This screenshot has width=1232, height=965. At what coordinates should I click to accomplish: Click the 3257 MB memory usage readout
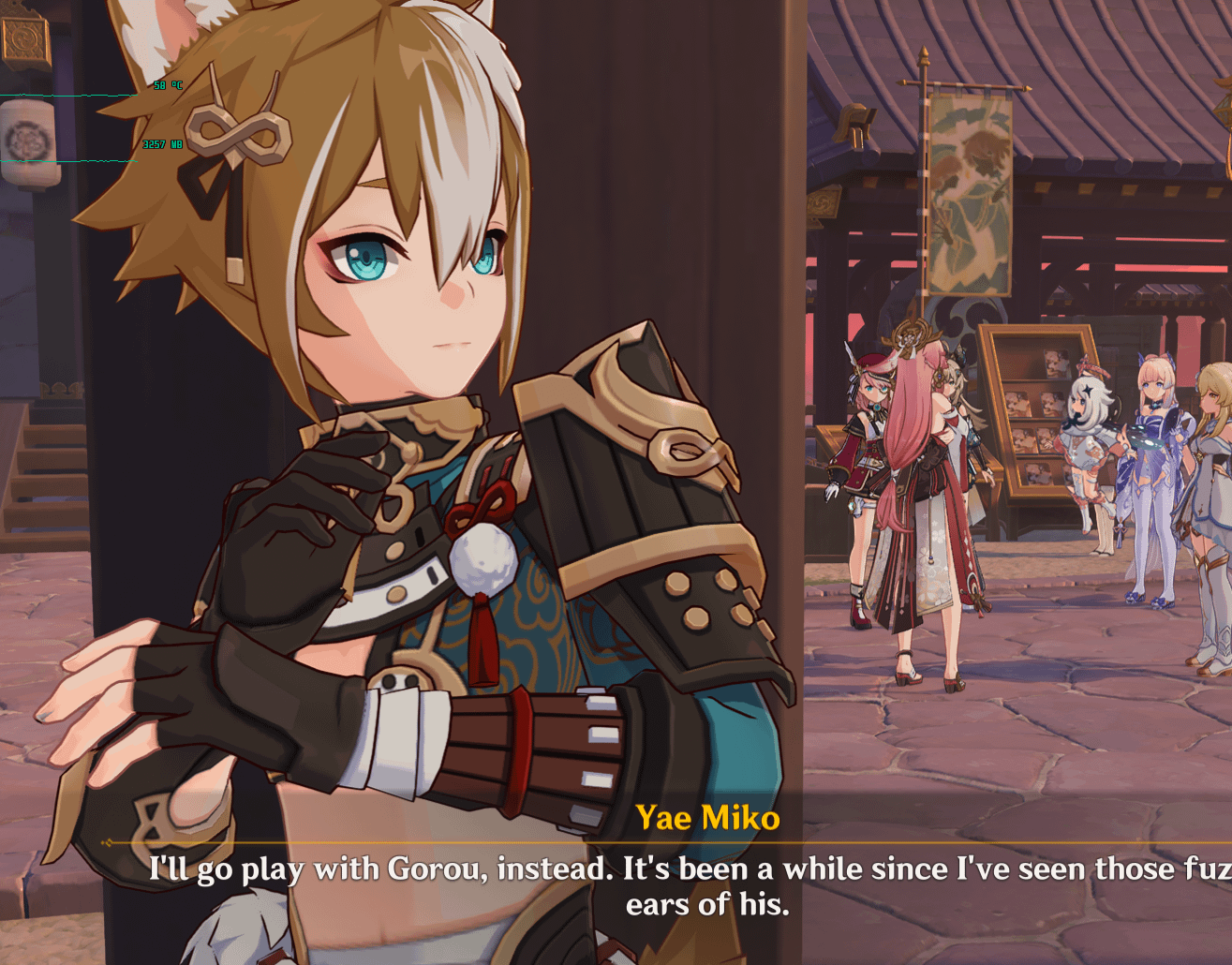[162, 144]
